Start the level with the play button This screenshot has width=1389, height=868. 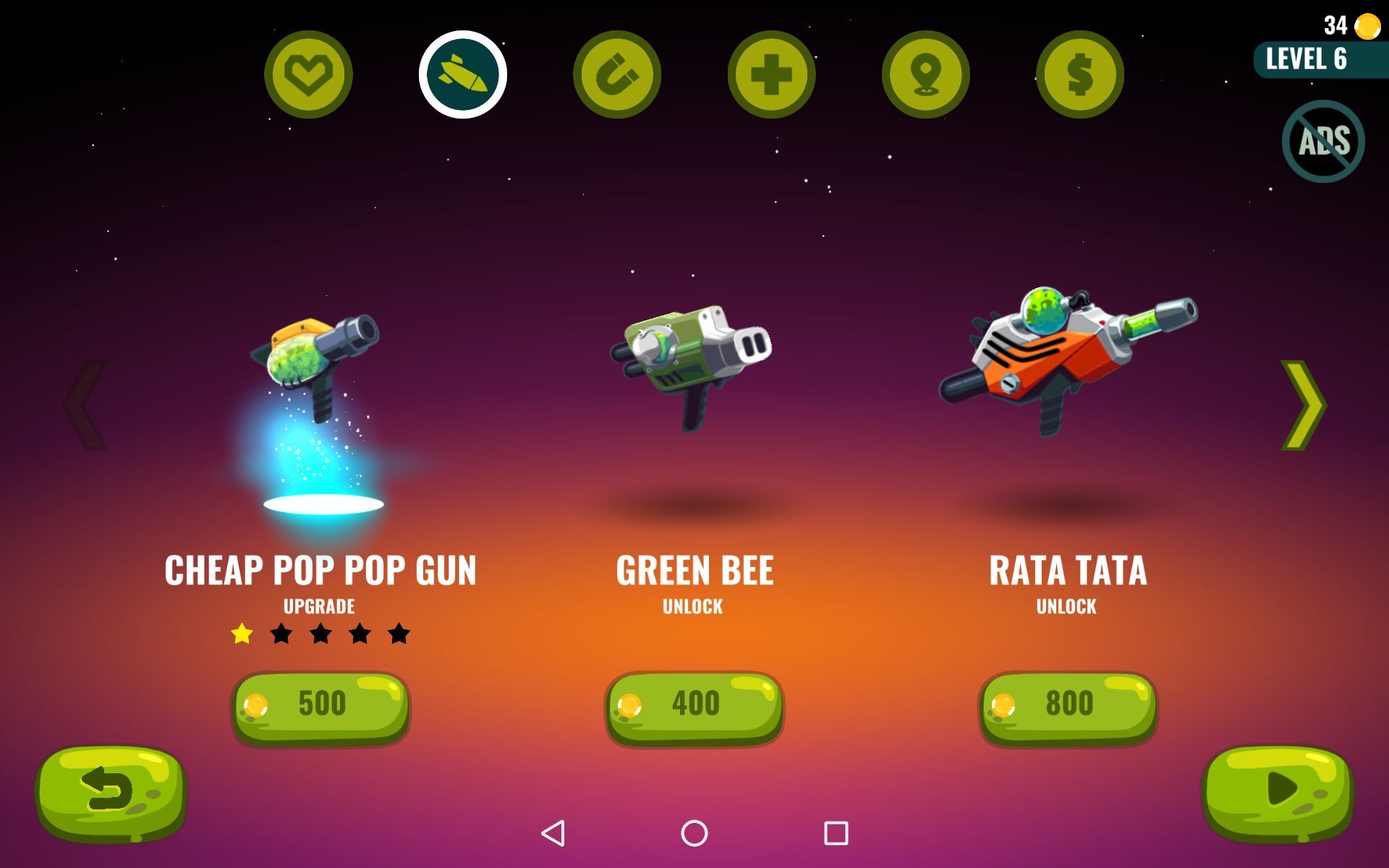[x=1278, y=791]
